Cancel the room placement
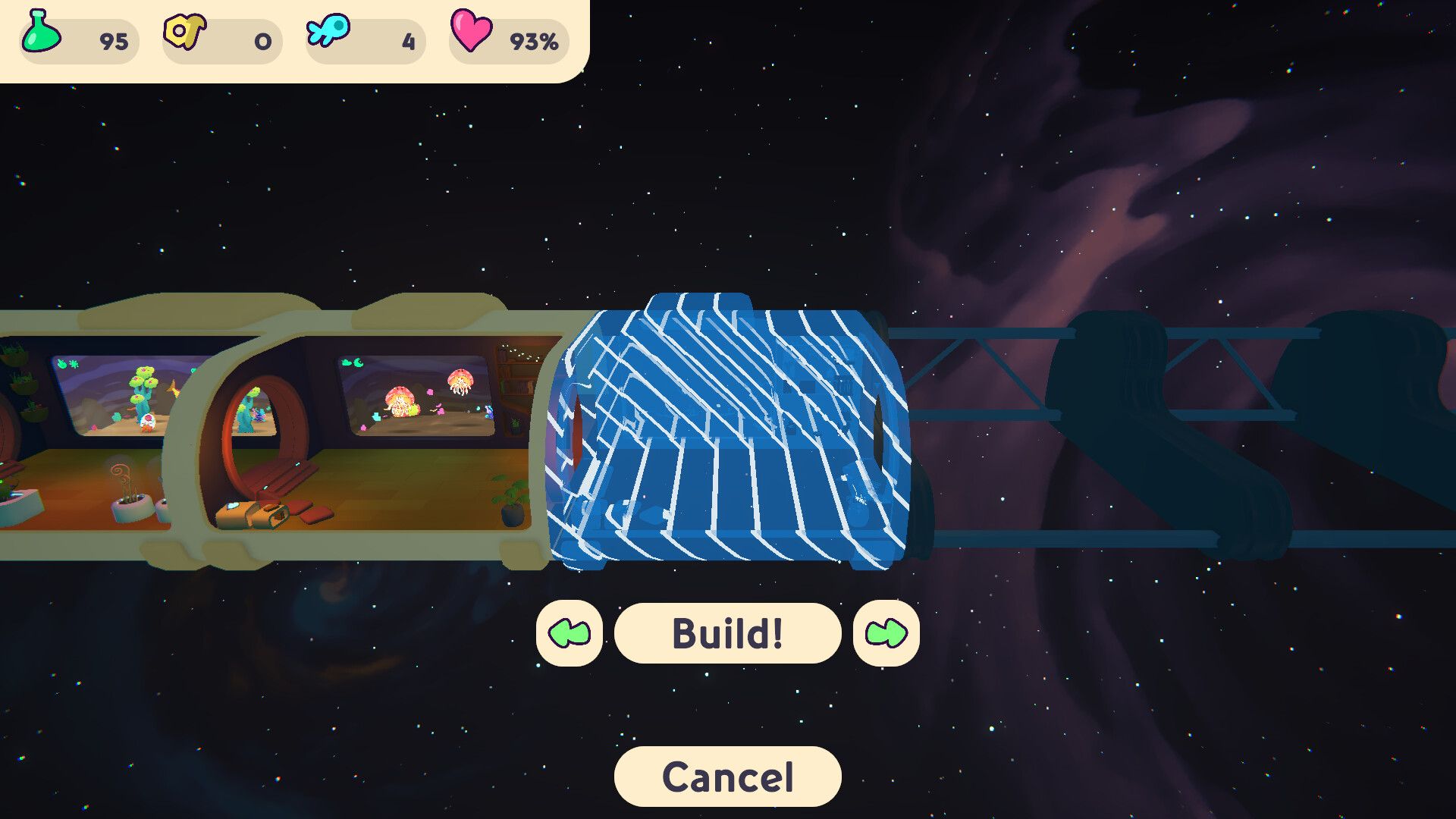The image size is (1456, 819). 727,777
